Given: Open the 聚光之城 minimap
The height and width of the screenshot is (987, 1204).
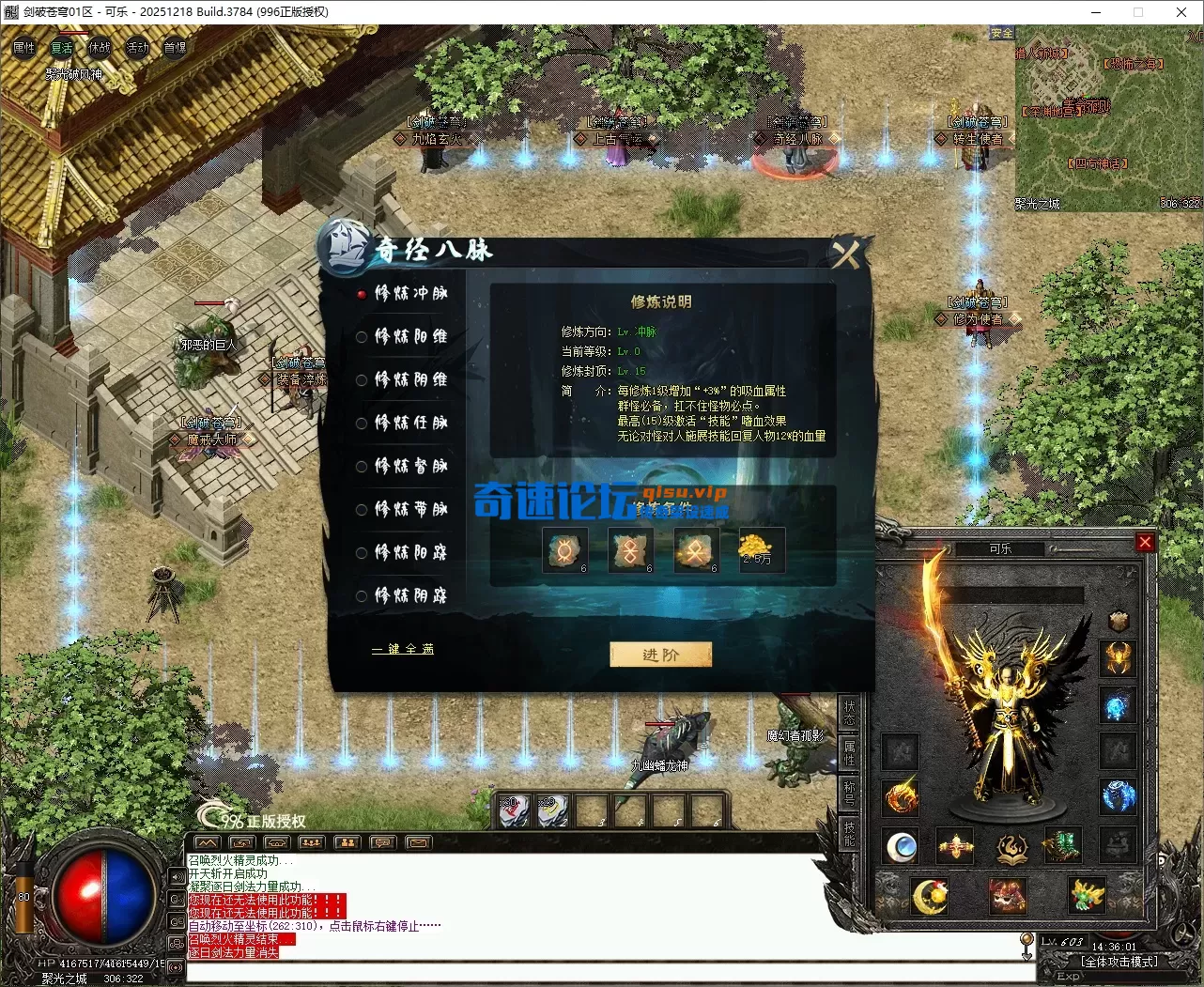Looking at the screenshot, I should [1106, 117].
